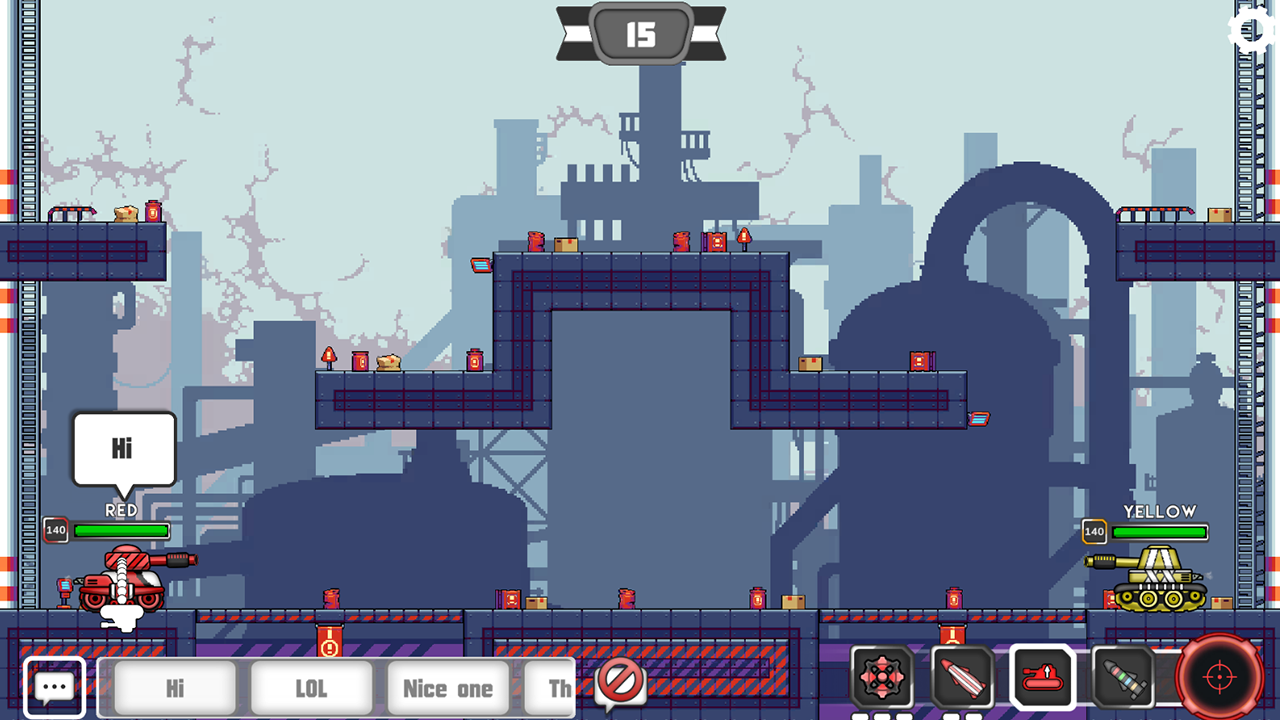Click RED's 140 health value box
The height and width of the screenshot is (720, 1280).
(x=55, y=530)
